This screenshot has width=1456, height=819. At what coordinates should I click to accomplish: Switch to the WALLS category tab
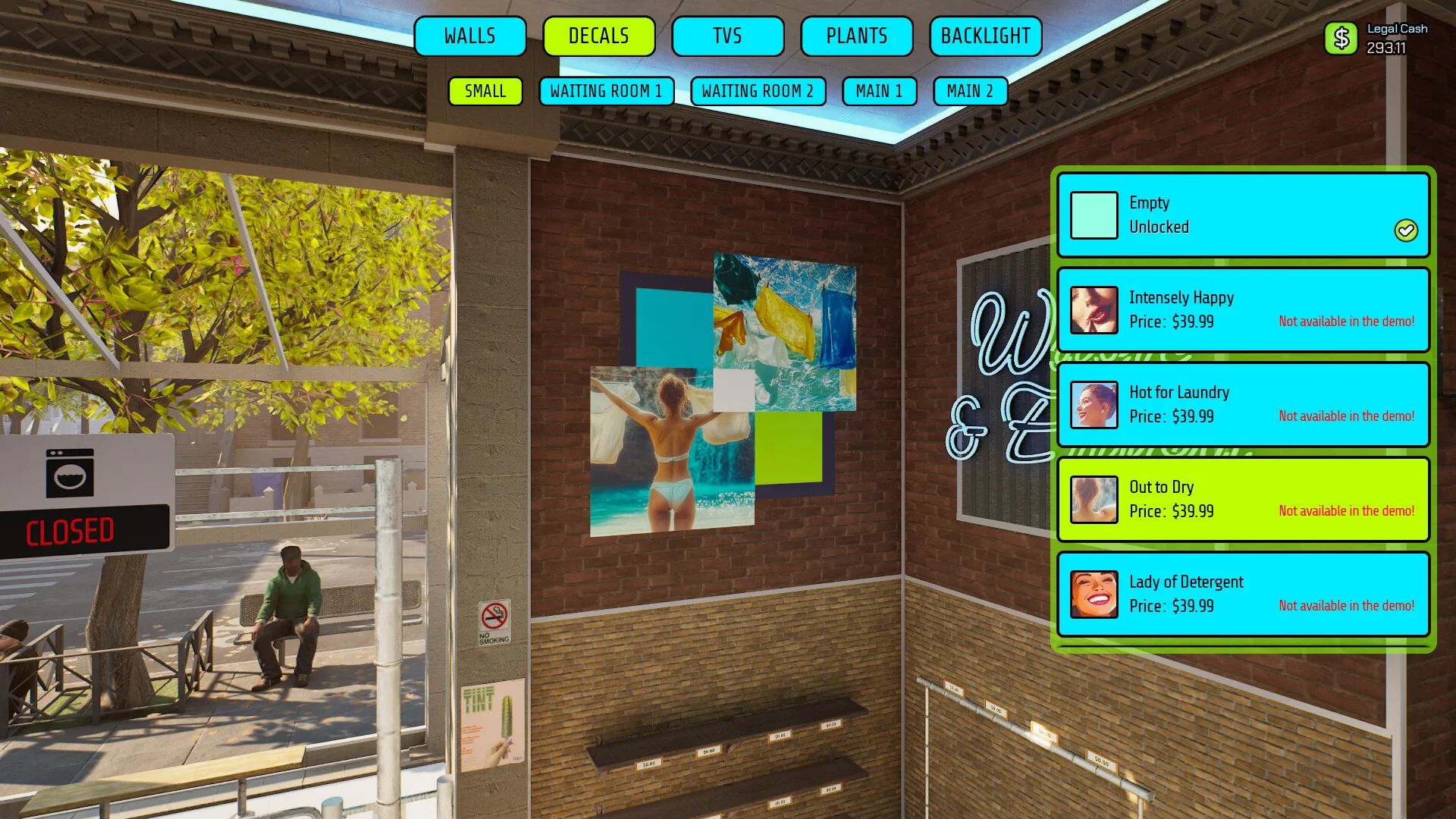pyautogui.click(x=470, y=36)
